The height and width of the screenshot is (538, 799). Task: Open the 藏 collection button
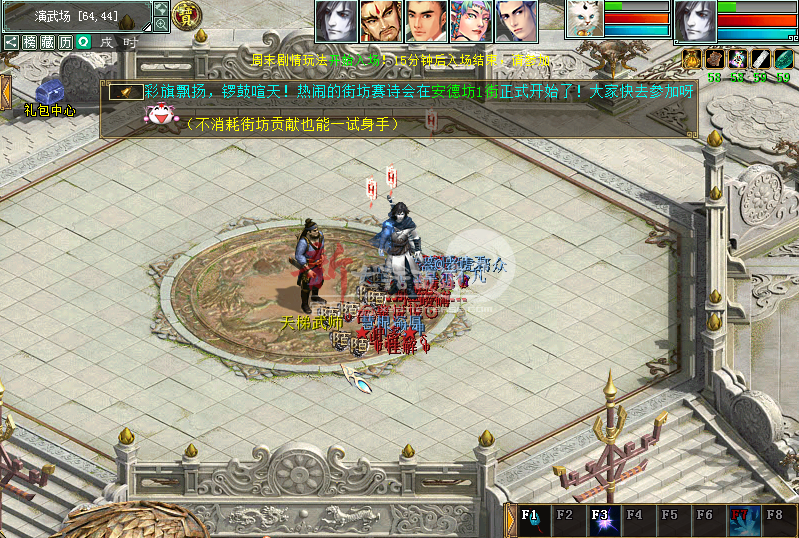coord(47,42)
